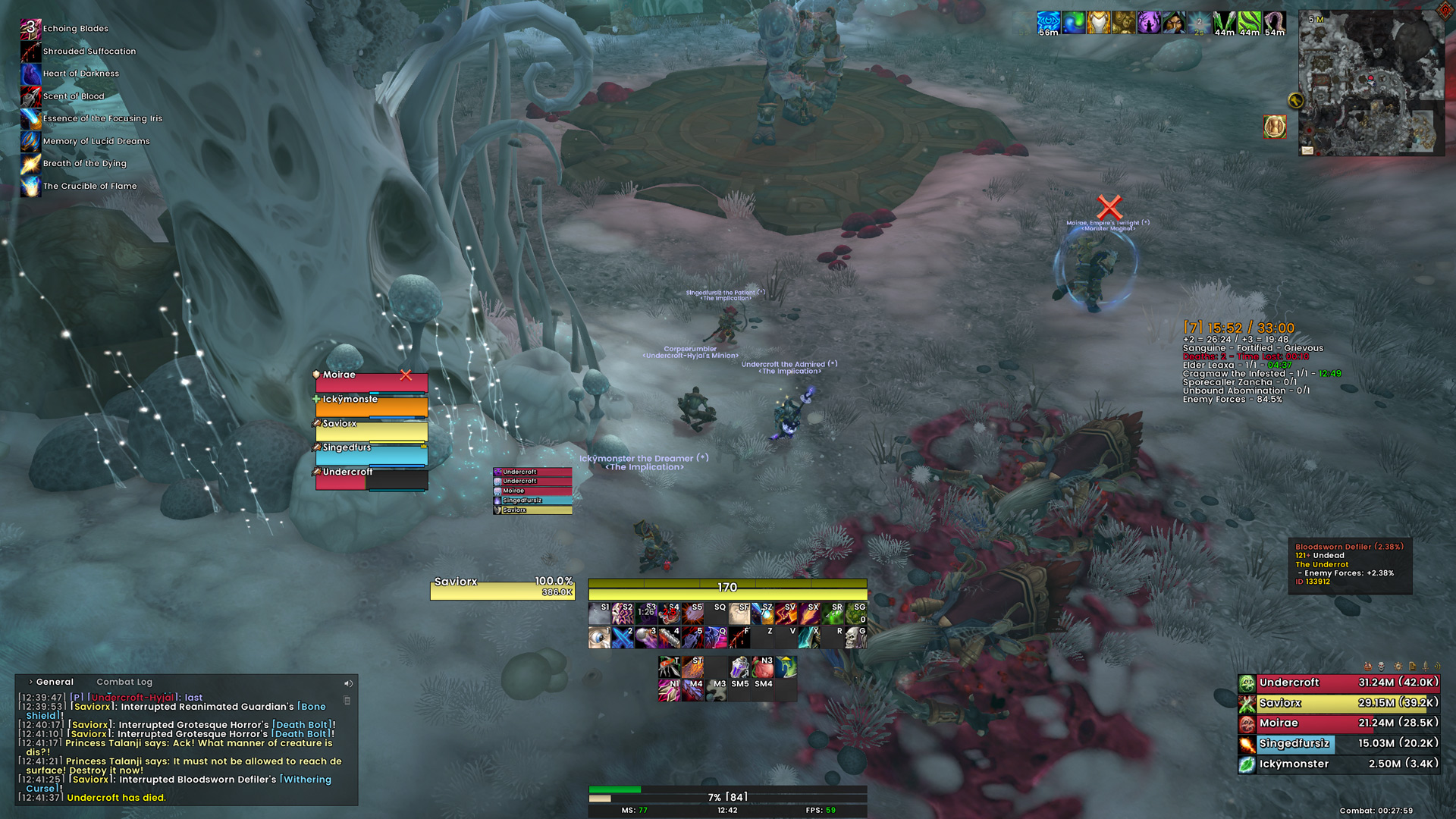
Task: Toggle the chat sound speaker icon
Action: tap(348, 683)
